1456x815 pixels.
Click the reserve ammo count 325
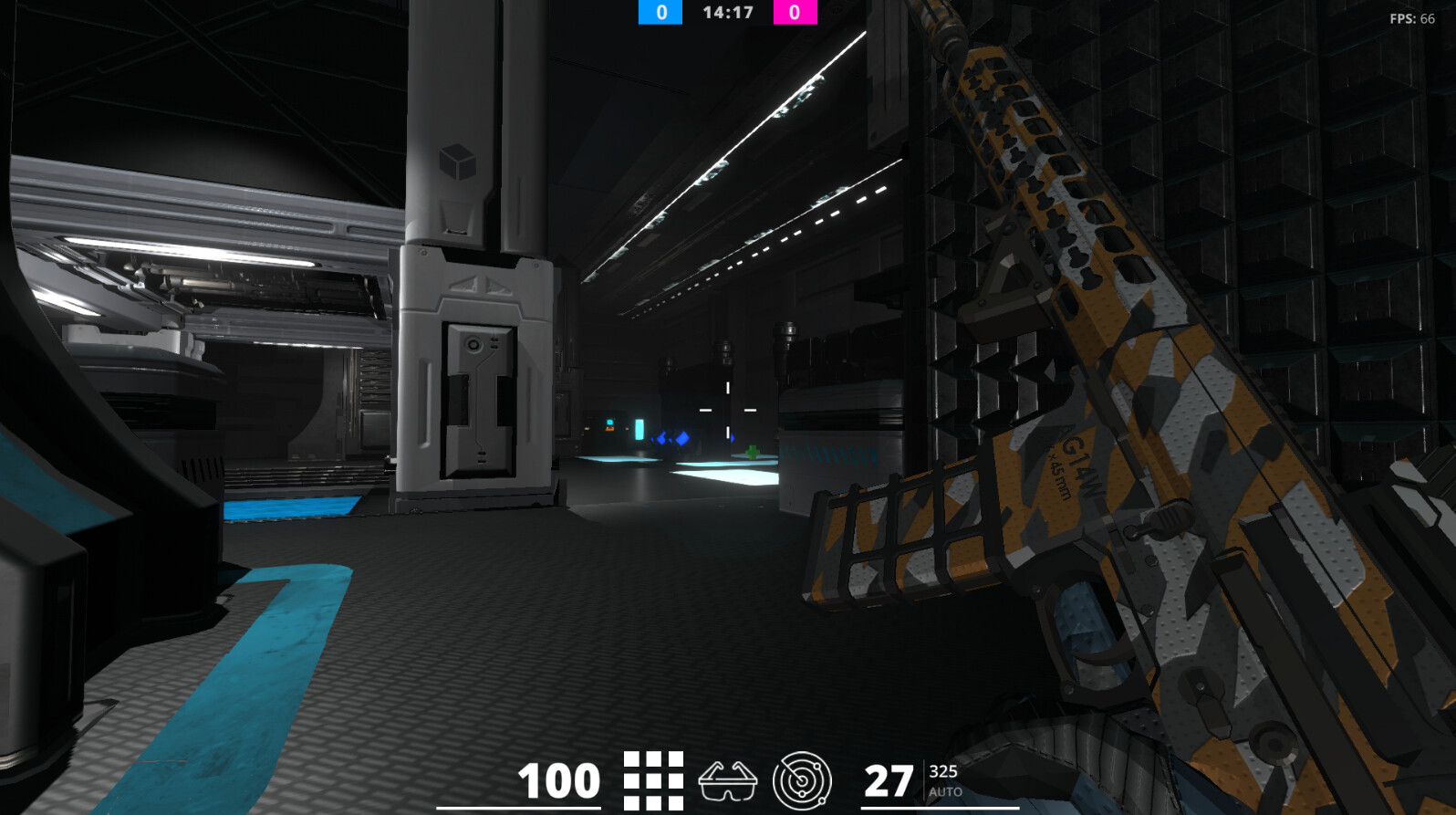coord(944,773)
